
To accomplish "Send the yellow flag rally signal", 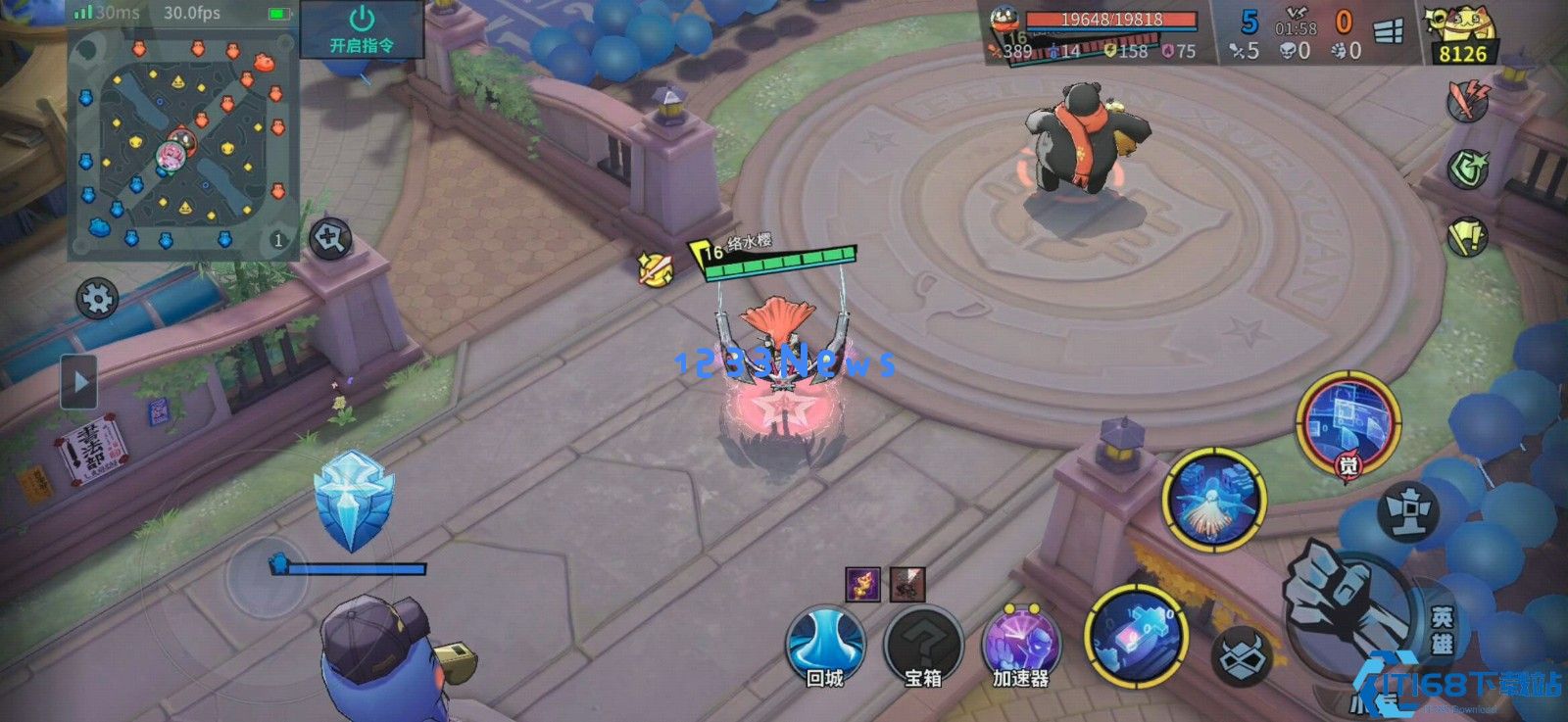I will (1467, 235).
